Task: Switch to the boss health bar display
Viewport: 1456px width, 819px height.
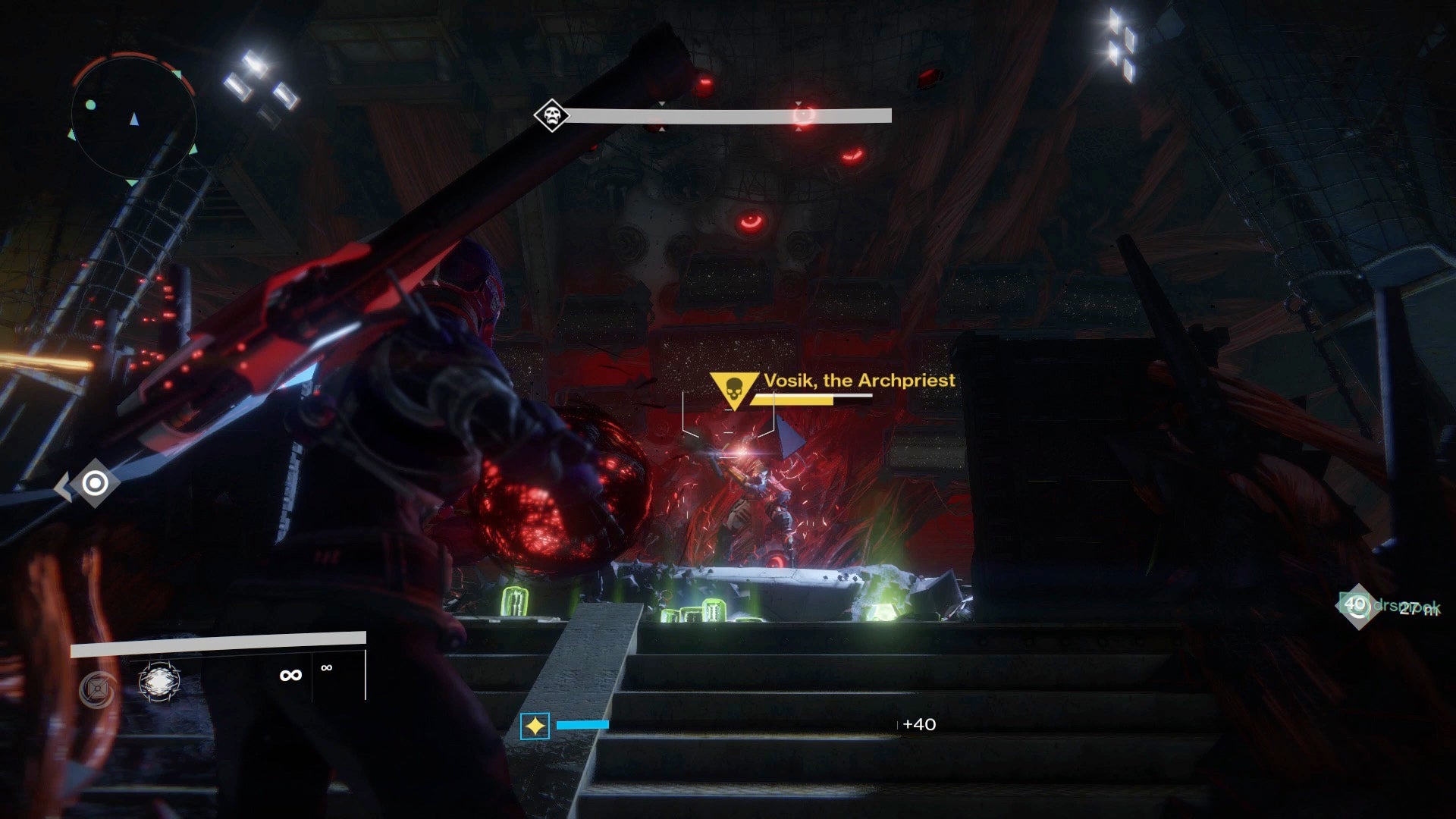Action: (x=728, y=115)
